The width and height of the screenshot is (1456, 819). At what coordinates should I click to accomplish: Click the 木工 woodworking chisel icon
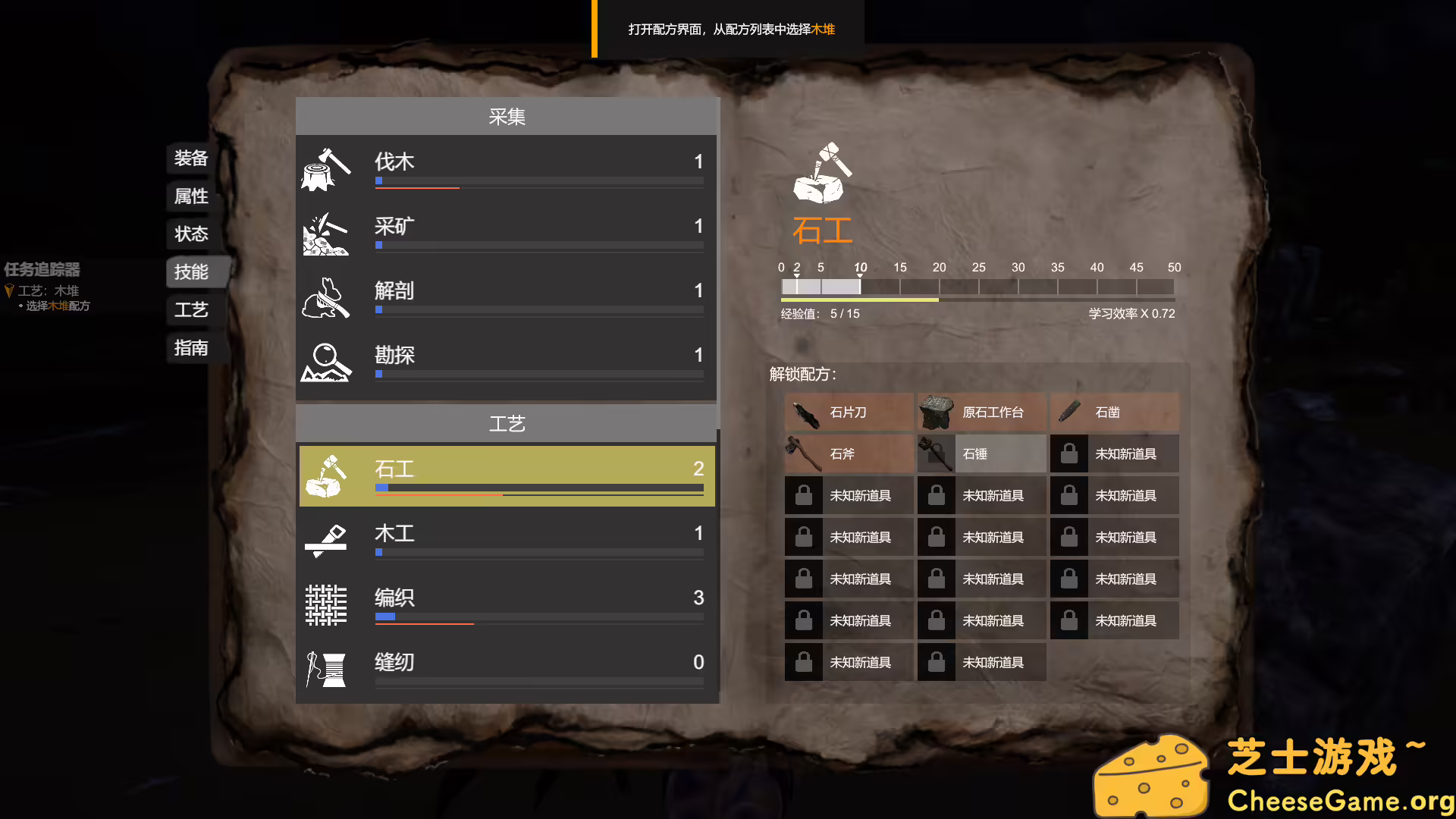[x=328, y=540]
